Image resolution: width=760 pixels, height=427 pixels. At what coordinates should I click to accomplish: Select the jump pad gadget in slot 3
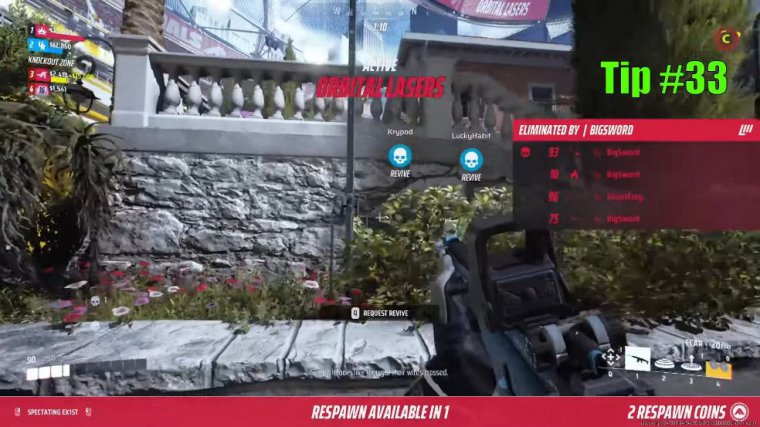tap(691, 367)
